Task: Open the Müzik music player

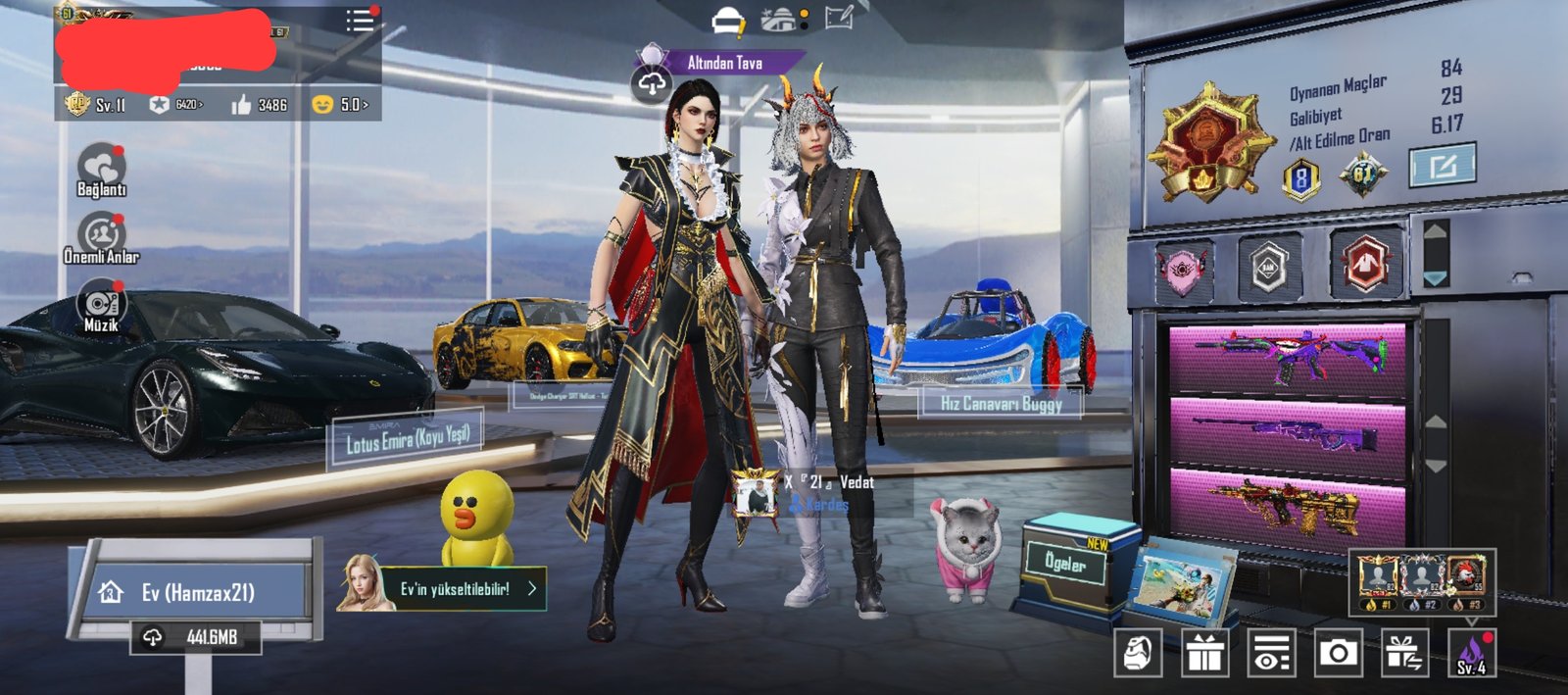Action: point(101,308)
